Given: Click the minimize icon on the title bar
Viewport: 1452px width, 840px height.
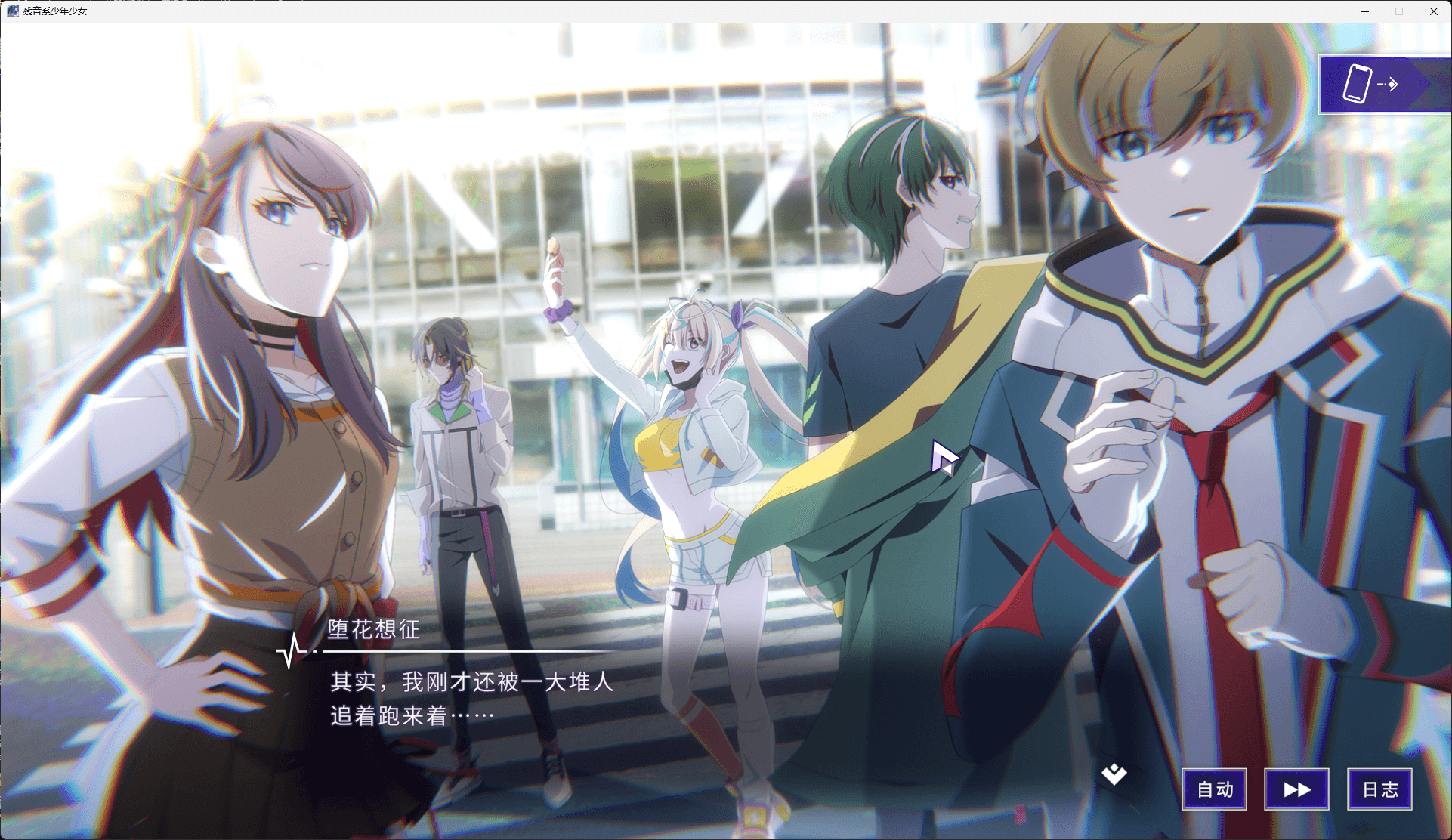Looking at the screenshot, I should [1364, 11].
